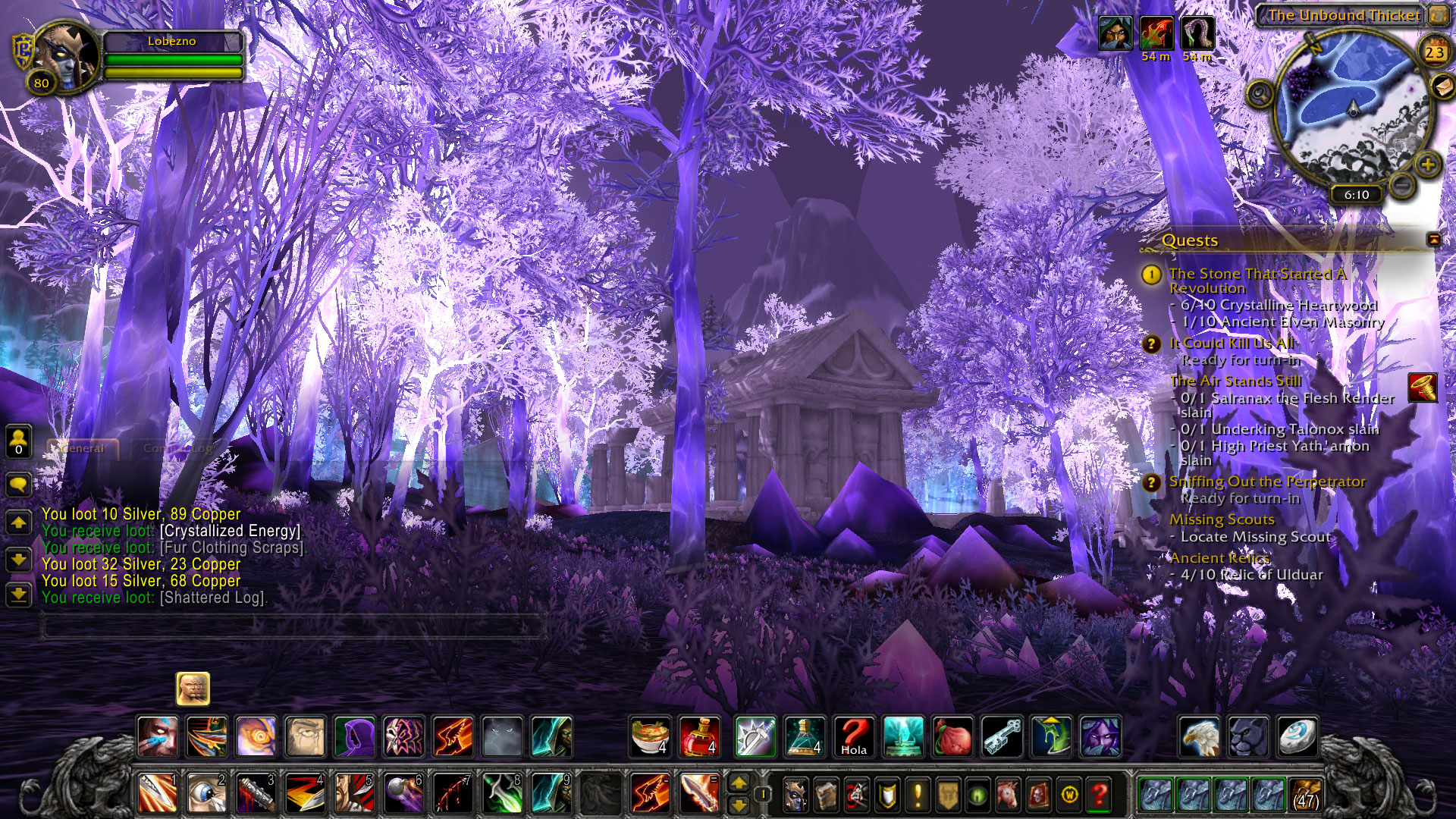Open the chat speech bubble menu
The width and height of the screenshot is (1456, 819).
coord(18,483)
